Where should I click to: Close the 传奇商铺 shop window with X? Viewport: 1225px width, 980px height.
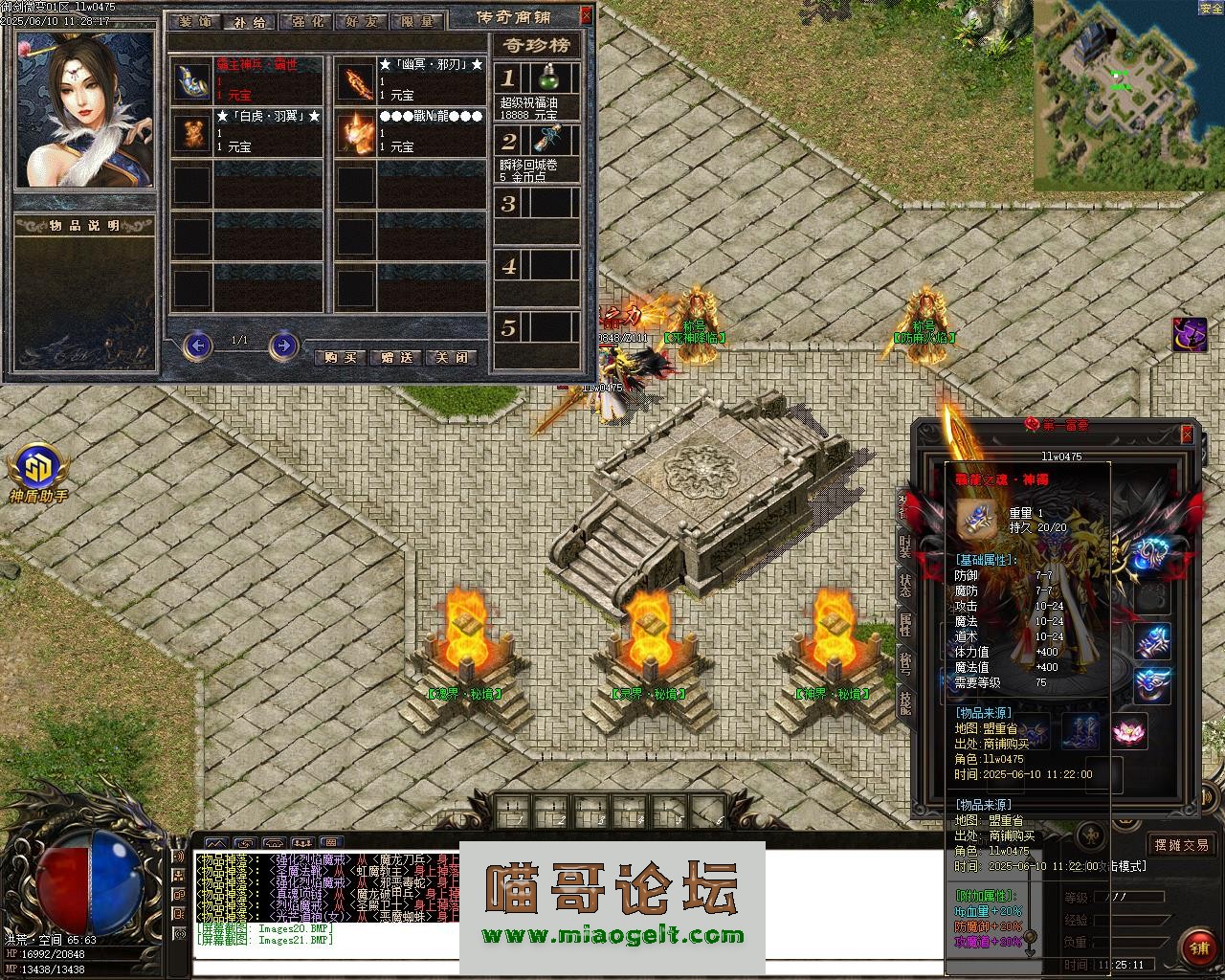tap(586, 15)
